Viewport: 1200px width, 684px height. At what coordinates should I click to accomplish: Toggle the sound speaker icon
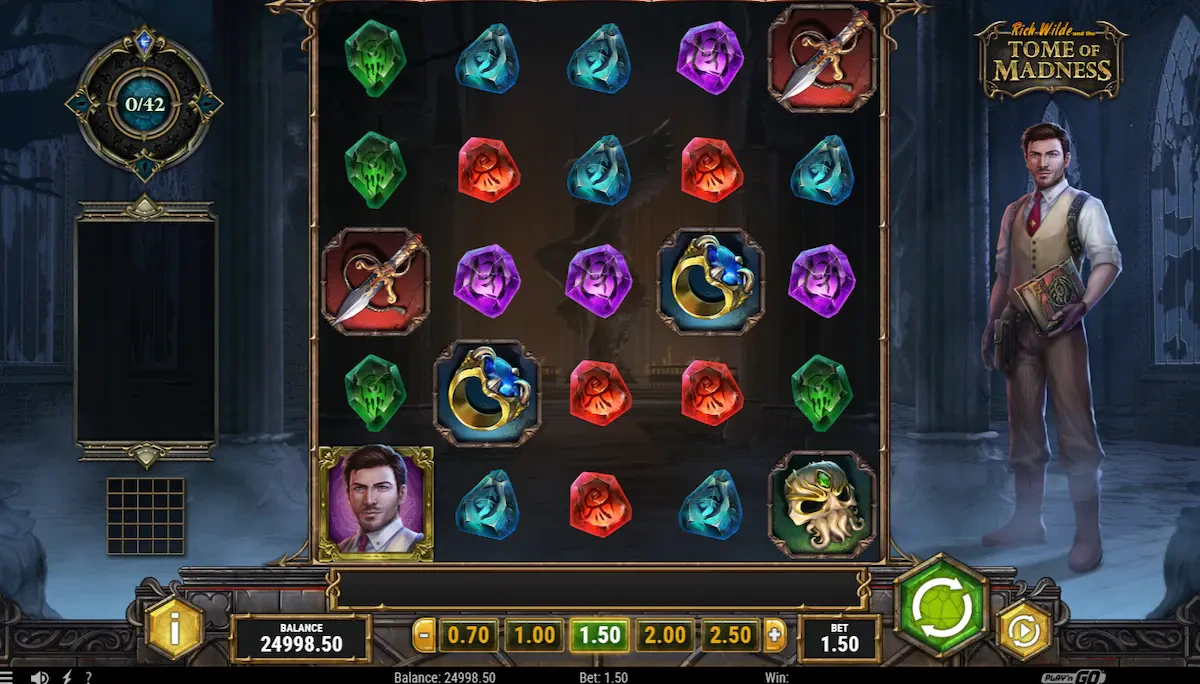[x=39, y=677]
